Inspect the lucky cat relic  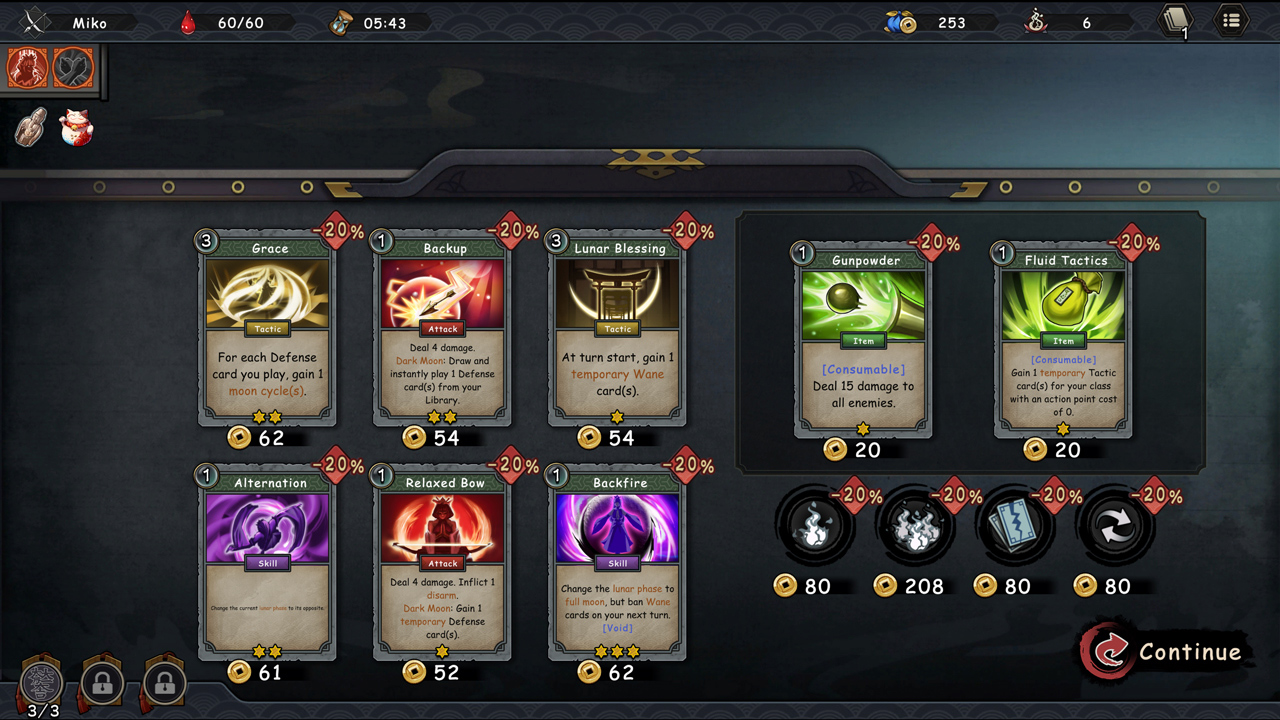75,128
